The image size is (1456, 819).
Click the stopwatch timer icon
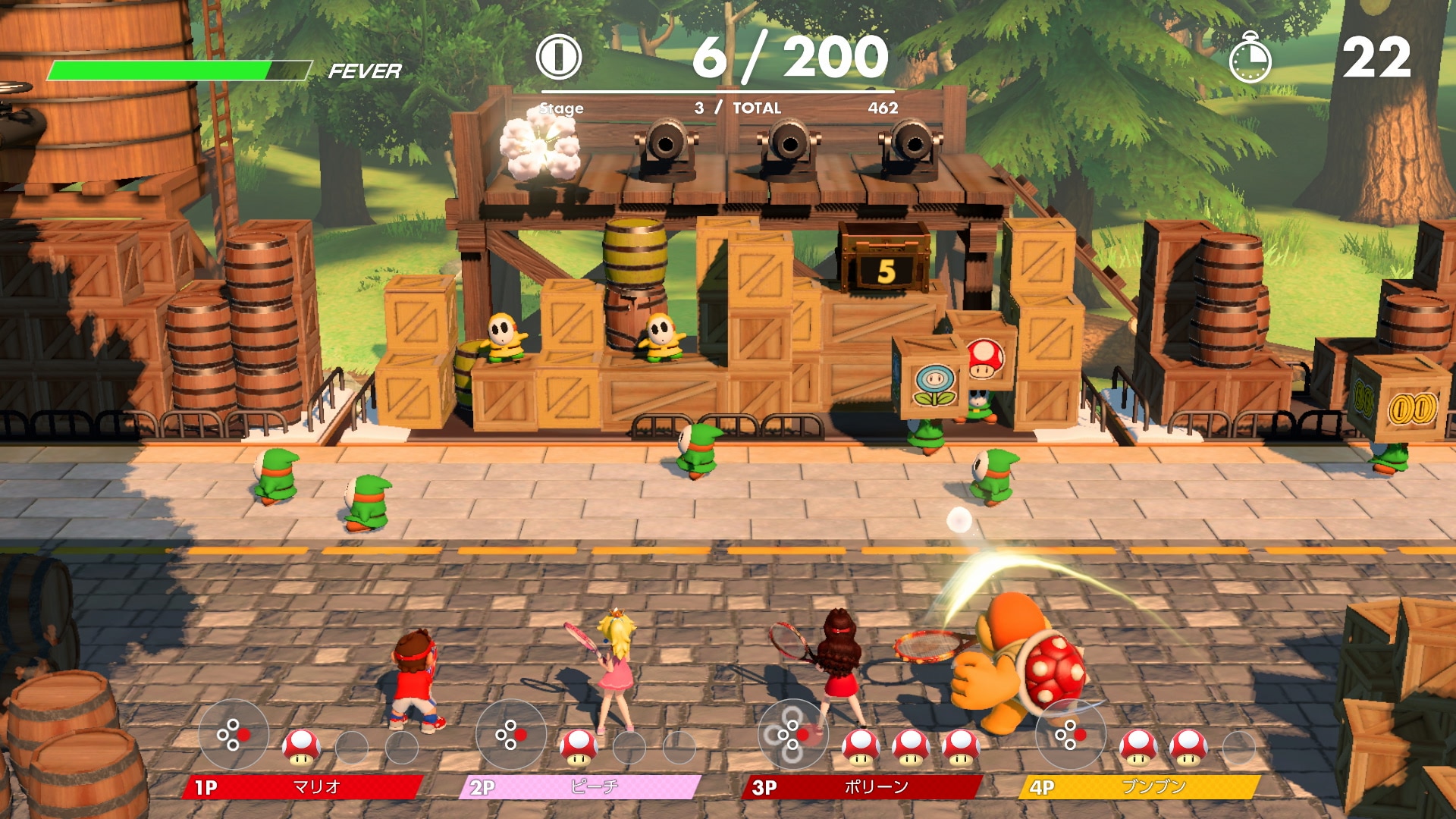[x=1250, y=58]
